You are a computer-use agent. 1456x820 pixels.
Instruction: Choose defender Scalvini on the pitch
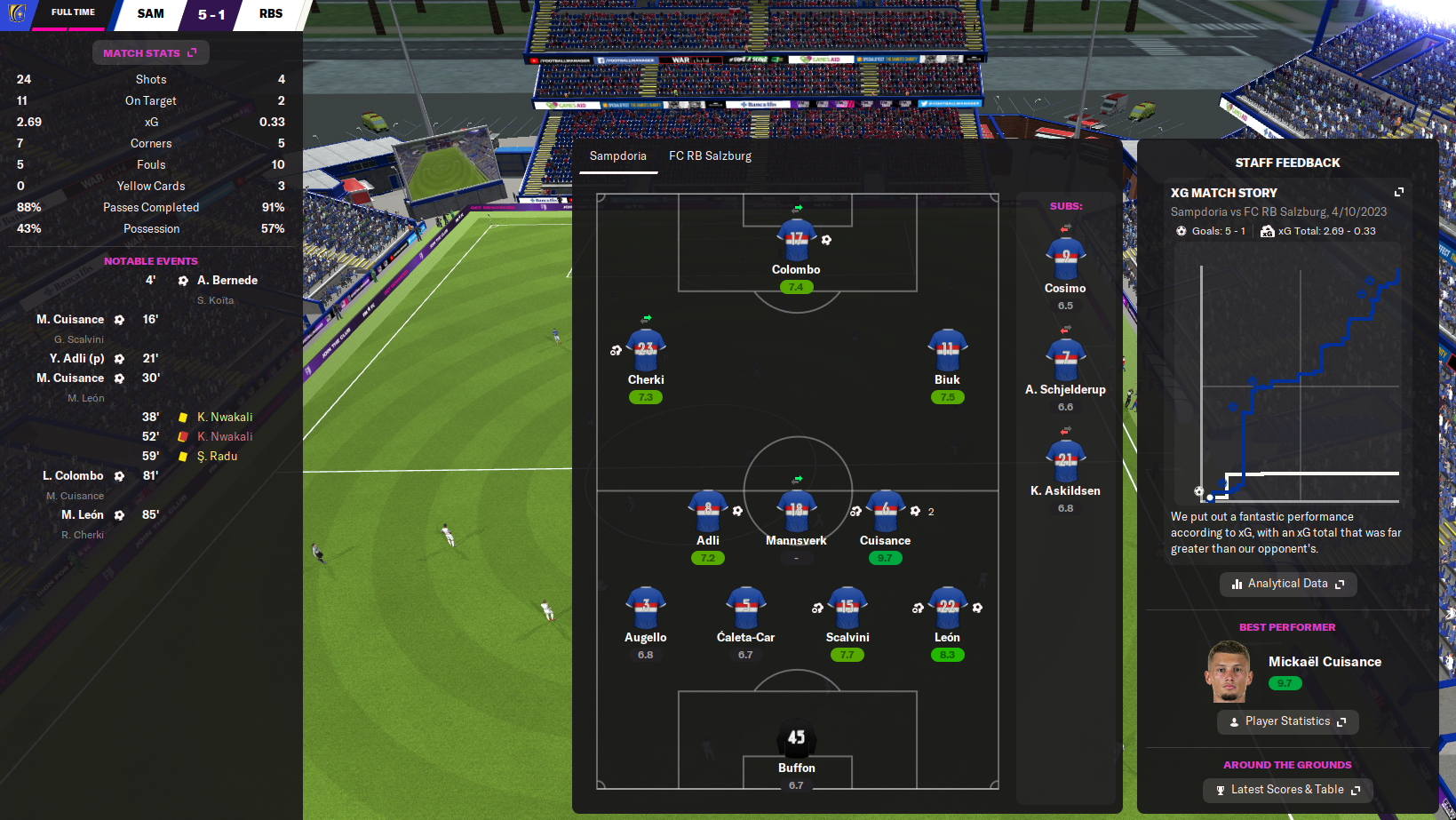(847, 609)
